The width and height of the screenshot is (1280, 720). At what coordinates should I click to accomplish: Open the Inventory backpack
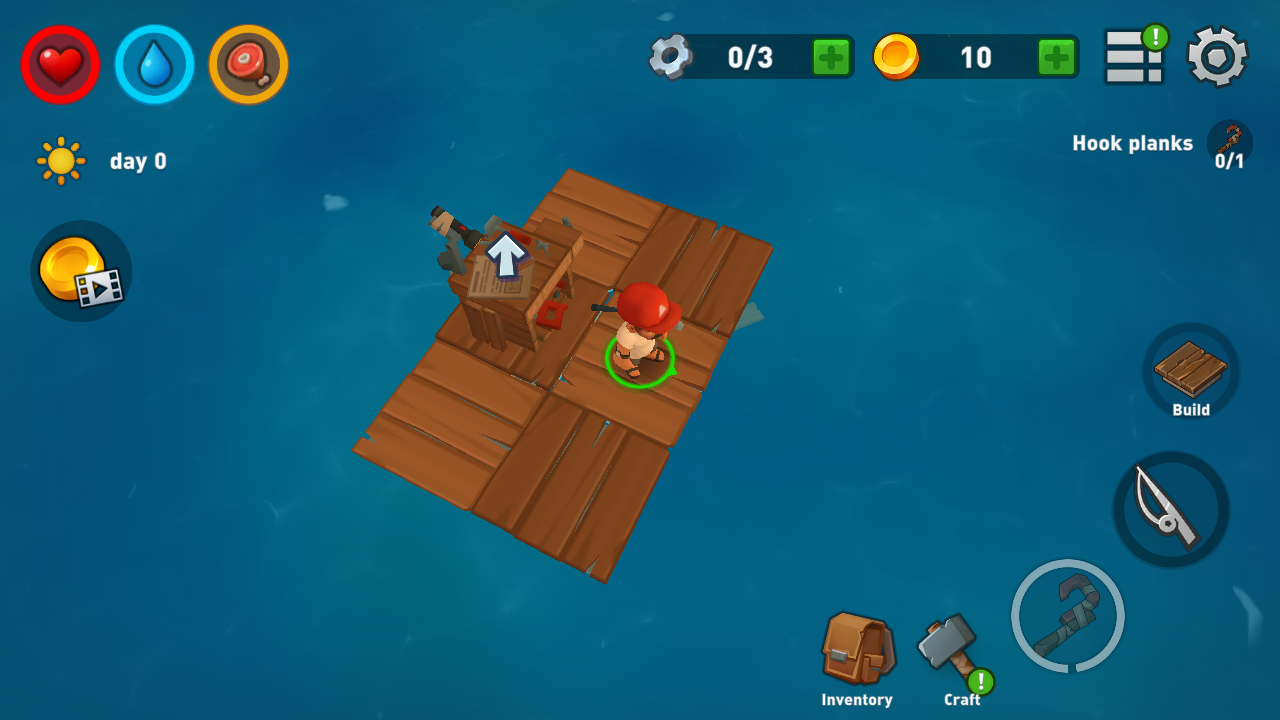[857, 656]
